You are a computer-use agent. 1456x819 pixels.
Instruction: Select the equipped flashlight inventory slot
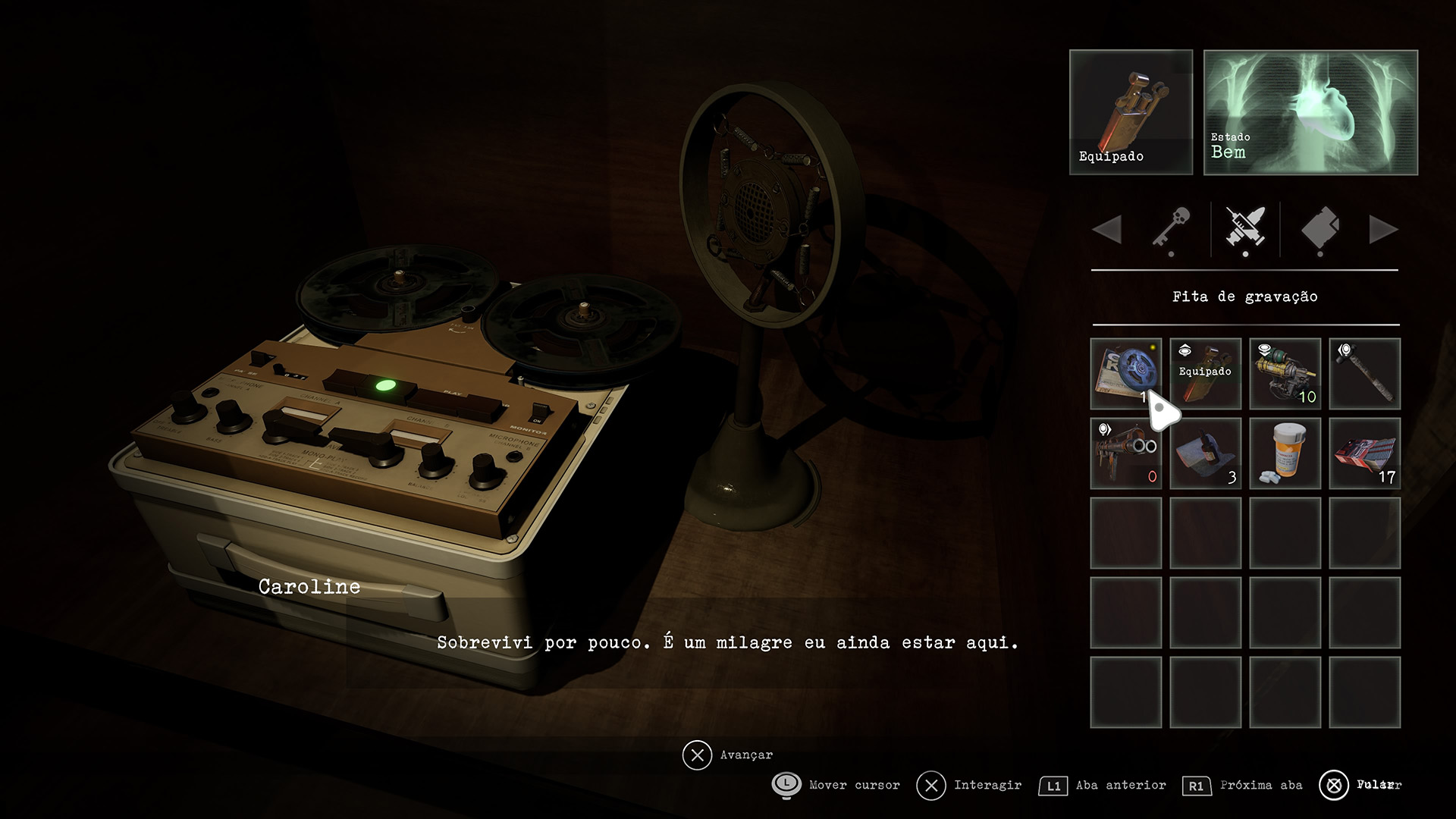point(1205,373)
